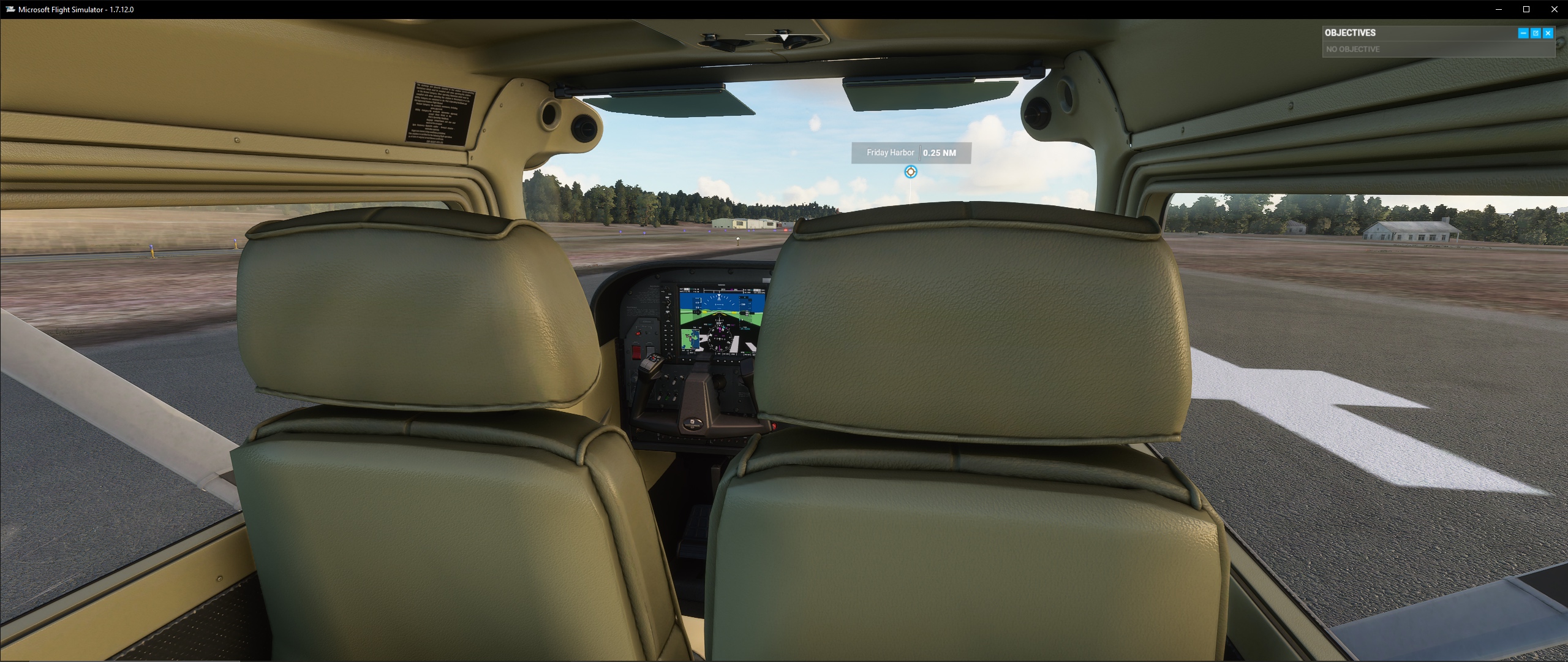Pop out the Objectives panel
Screen dimensions: 1568x662
1536,32
